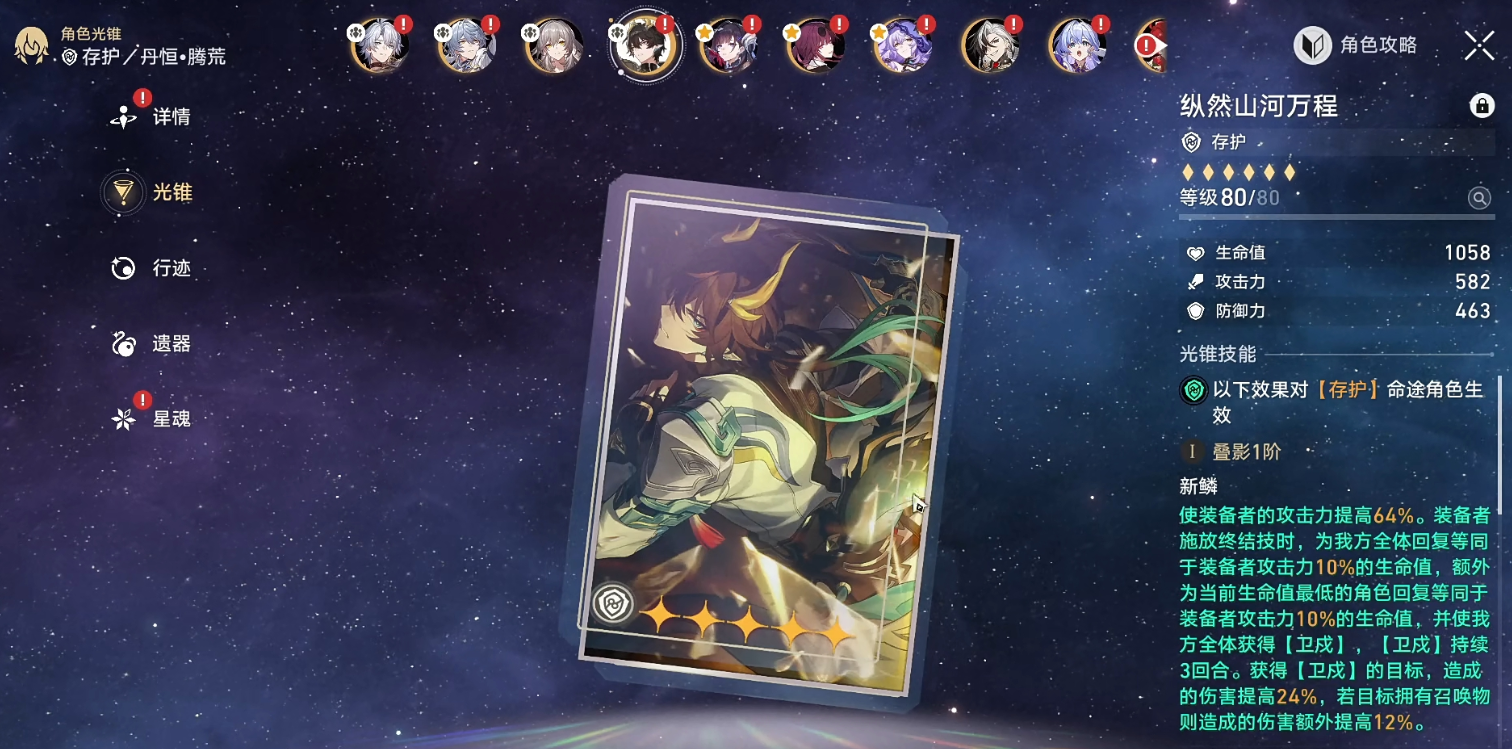
Task: Open the 遗器 relics section icon
Action: coord(123,343)
